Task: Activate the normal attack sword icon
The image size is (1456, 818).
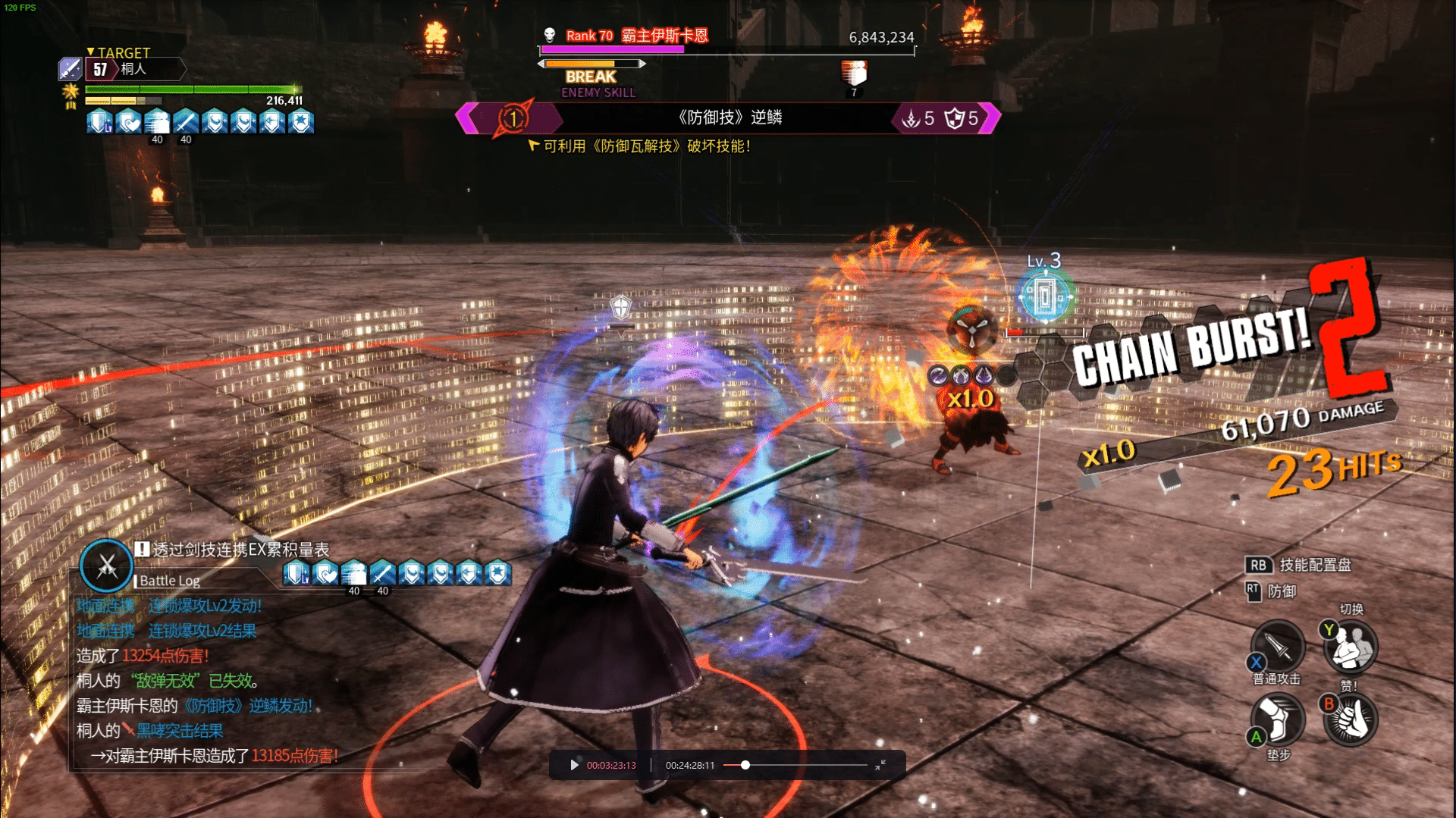Action: pos(1278,646)
